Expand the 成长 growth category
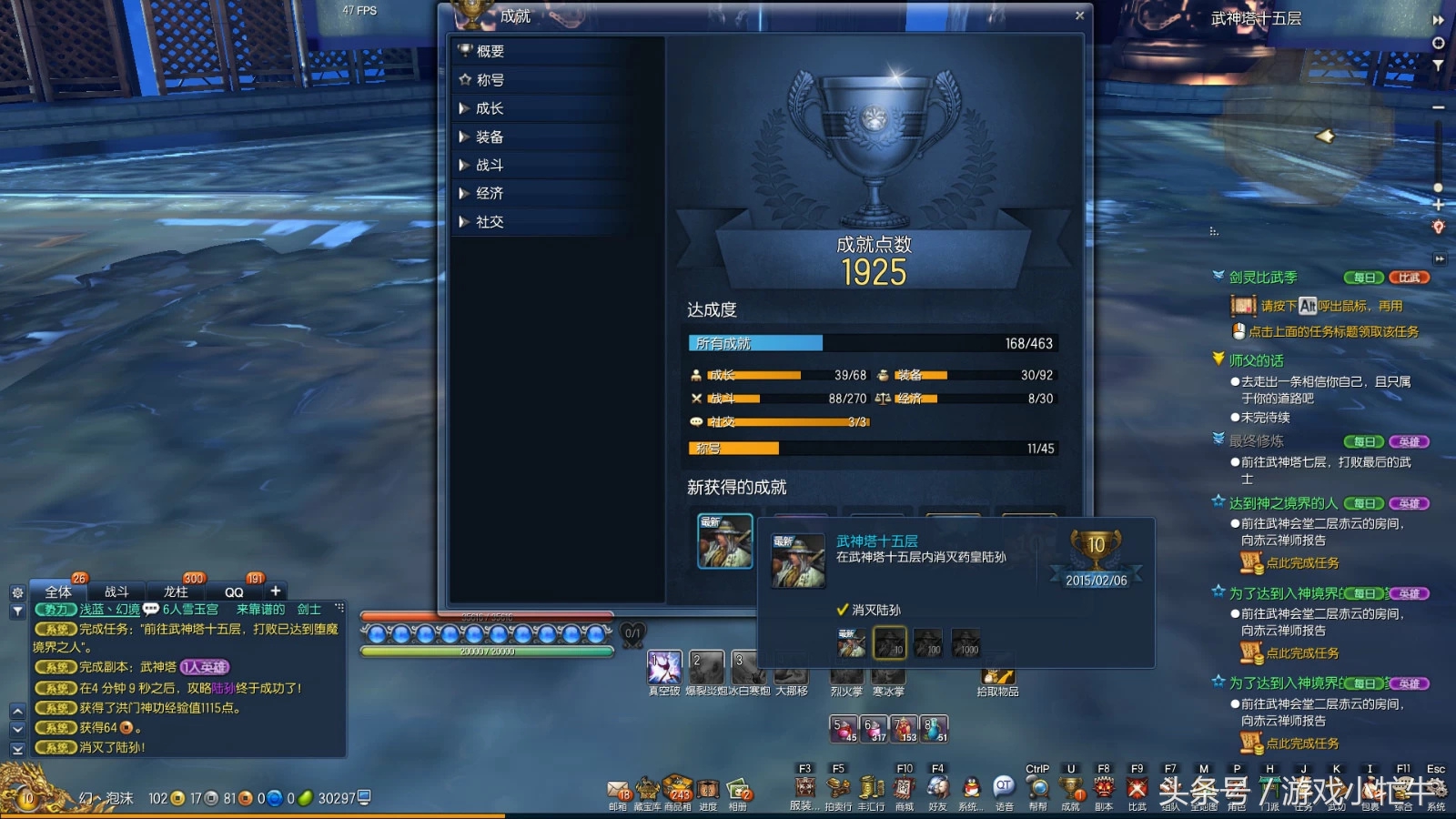This screenshot has width=1456, height=819. tap(489, 108)
